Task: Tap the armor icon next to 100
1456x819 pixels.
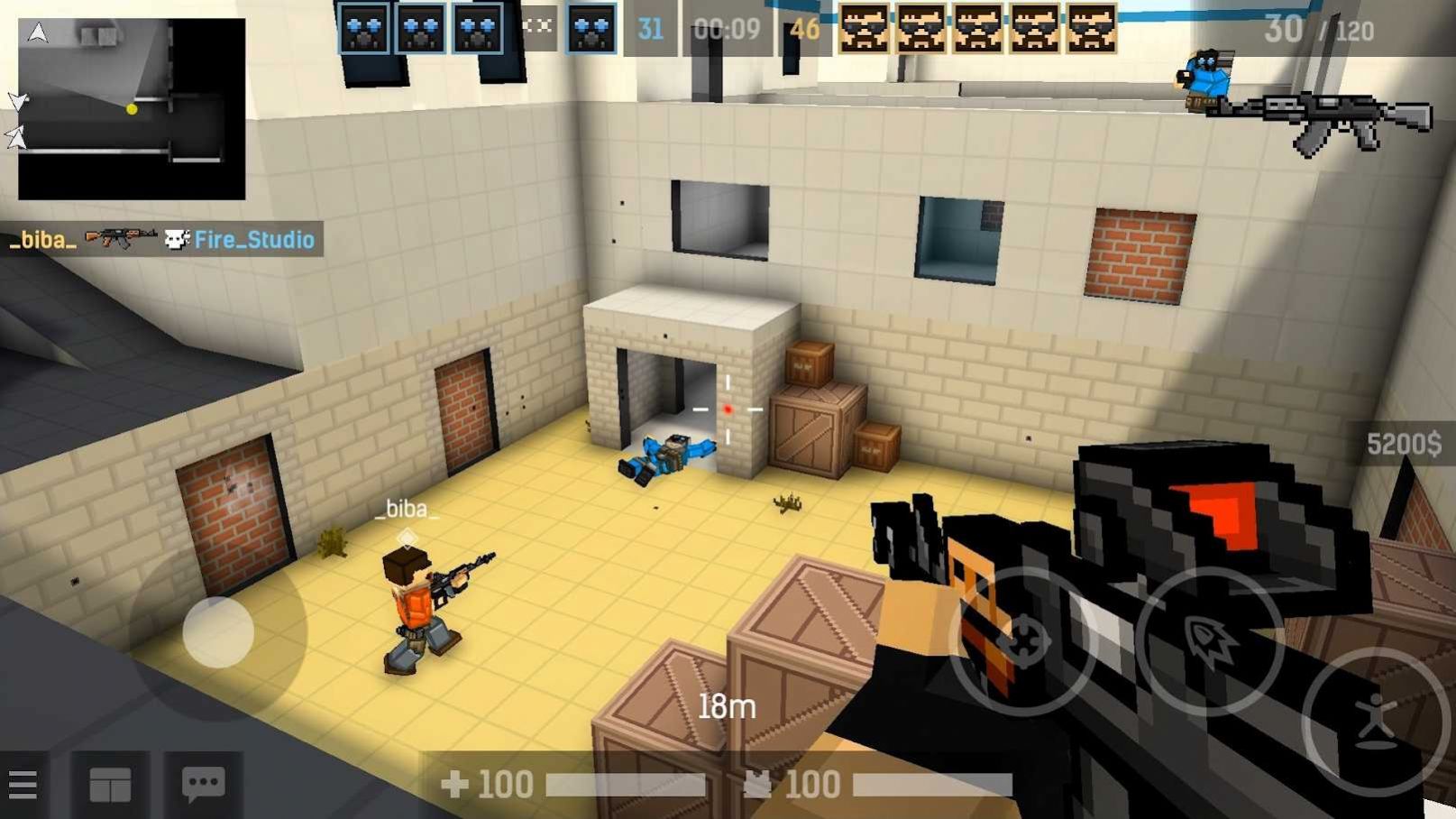Action: coord(757,783)
